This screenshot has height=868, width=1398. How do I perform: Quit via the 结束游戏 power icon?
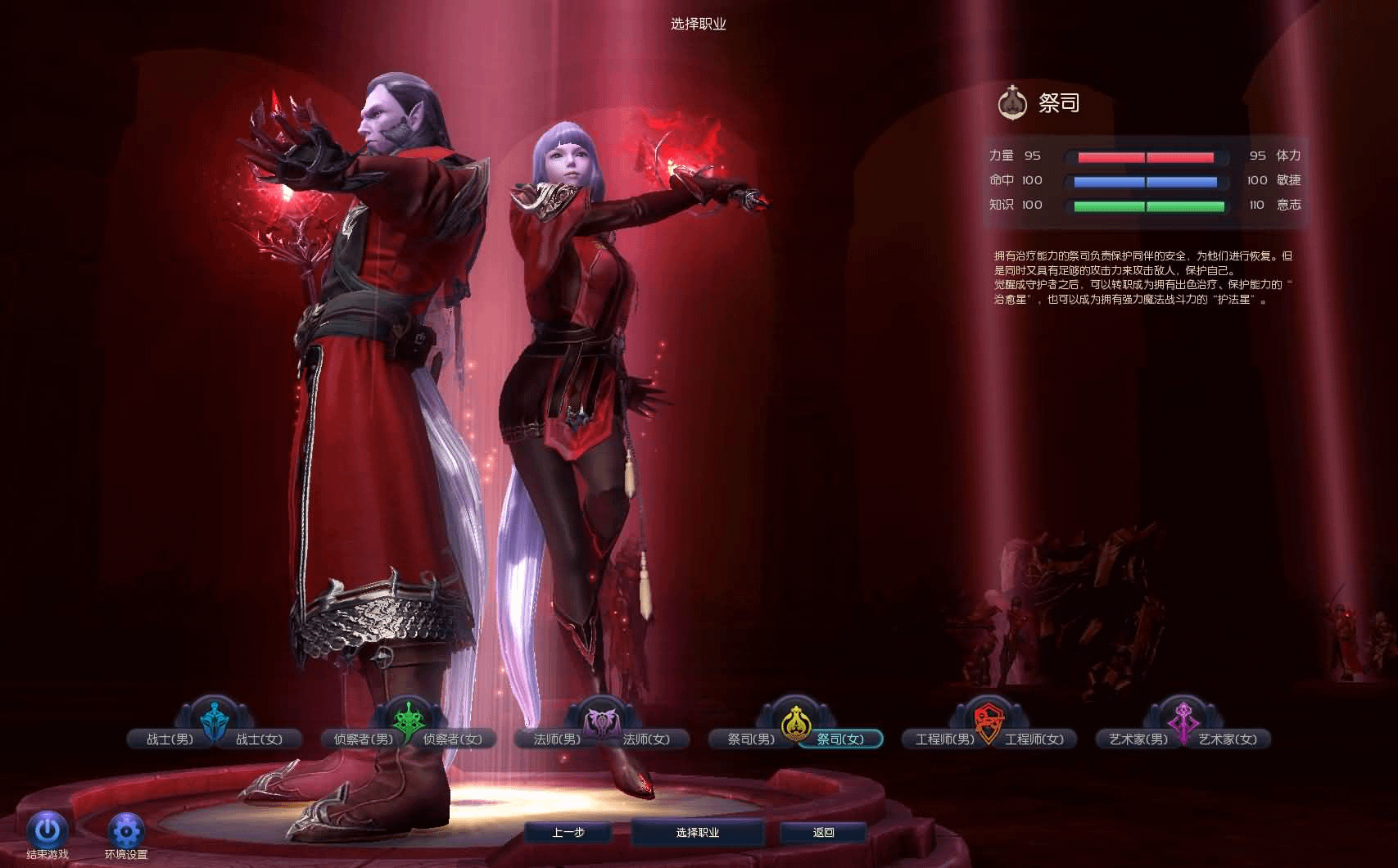(47, 830)
